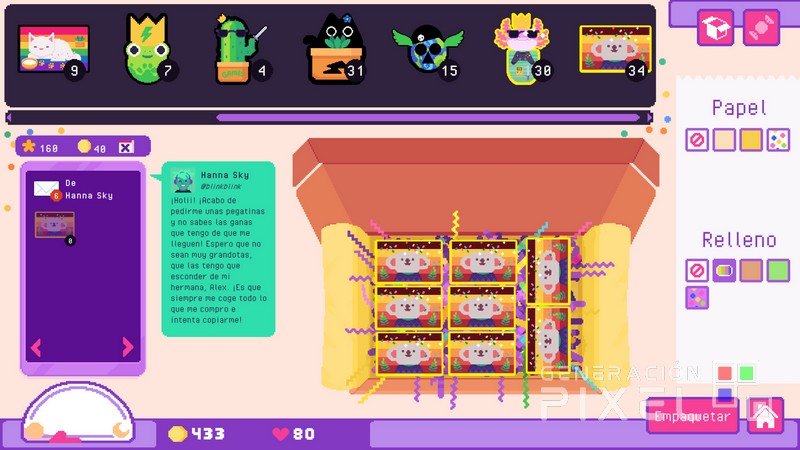
Task: Close the order panel with the X
Action: click(x=127, y=148)
